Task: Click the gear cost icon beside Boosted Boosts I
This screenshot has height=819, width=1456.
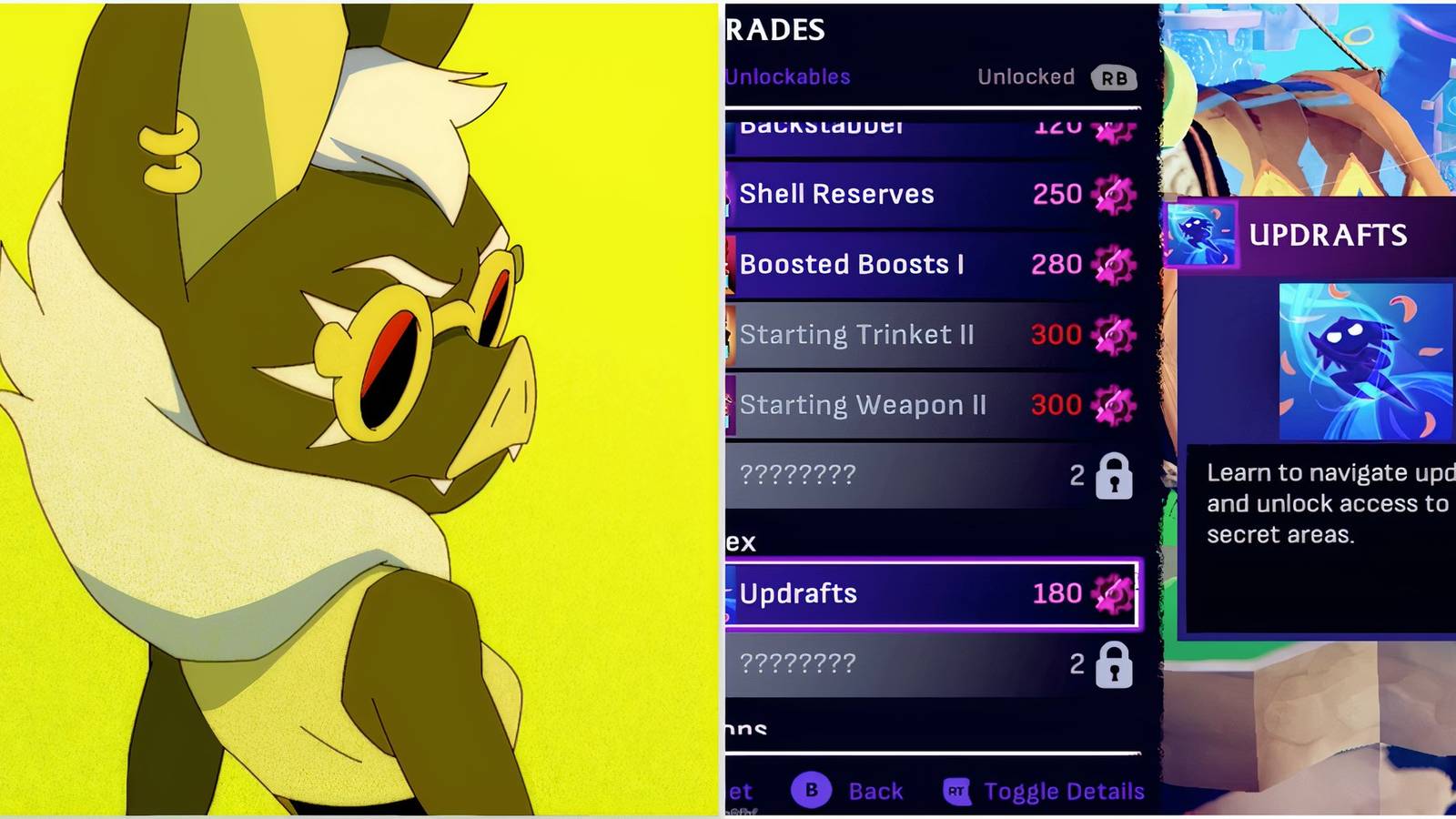Action: pyautogui.click(x=1112, y=263)
